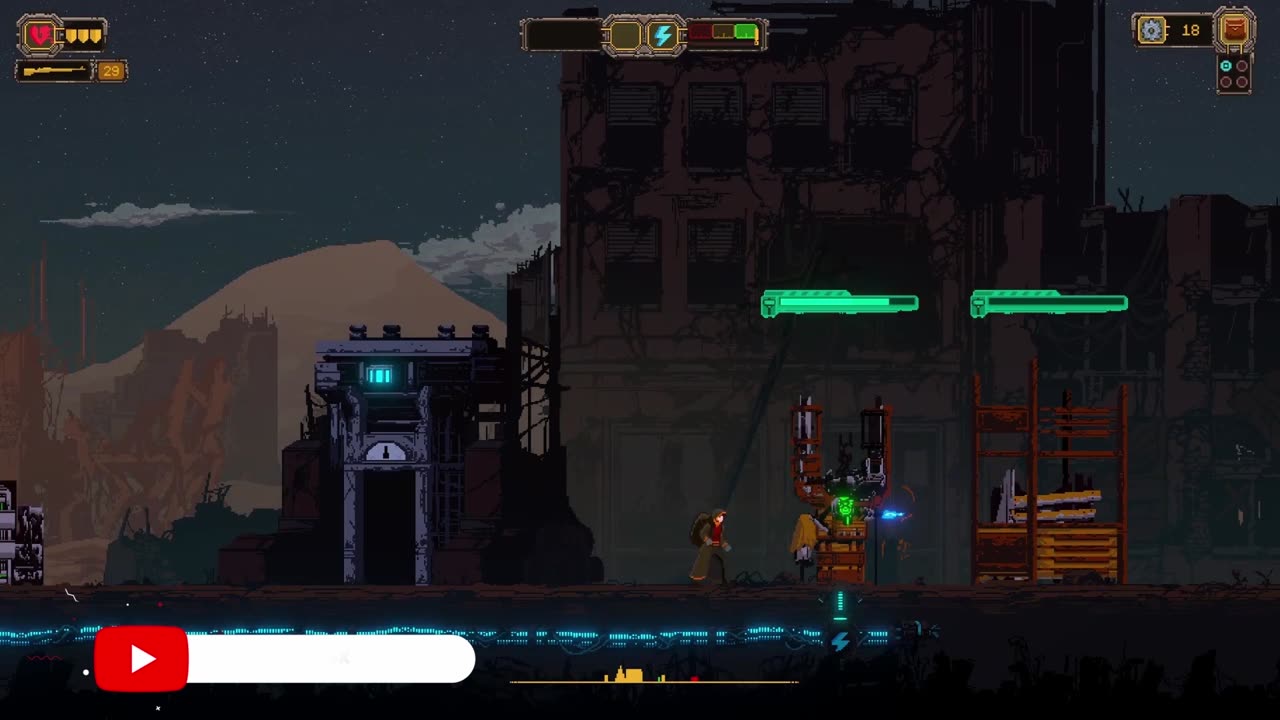The image size is (1280, 720).
Task: Select the empty slot beside the lightning icon
Action: [626, 36]
